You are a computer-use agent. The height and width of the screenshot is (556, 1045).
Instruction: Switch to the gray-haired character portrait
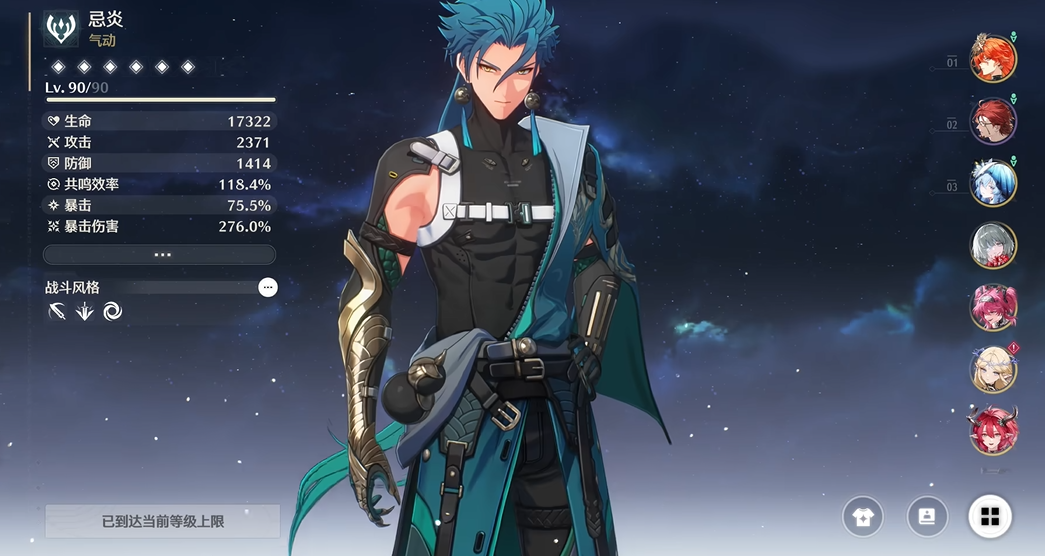coord(993,245)
